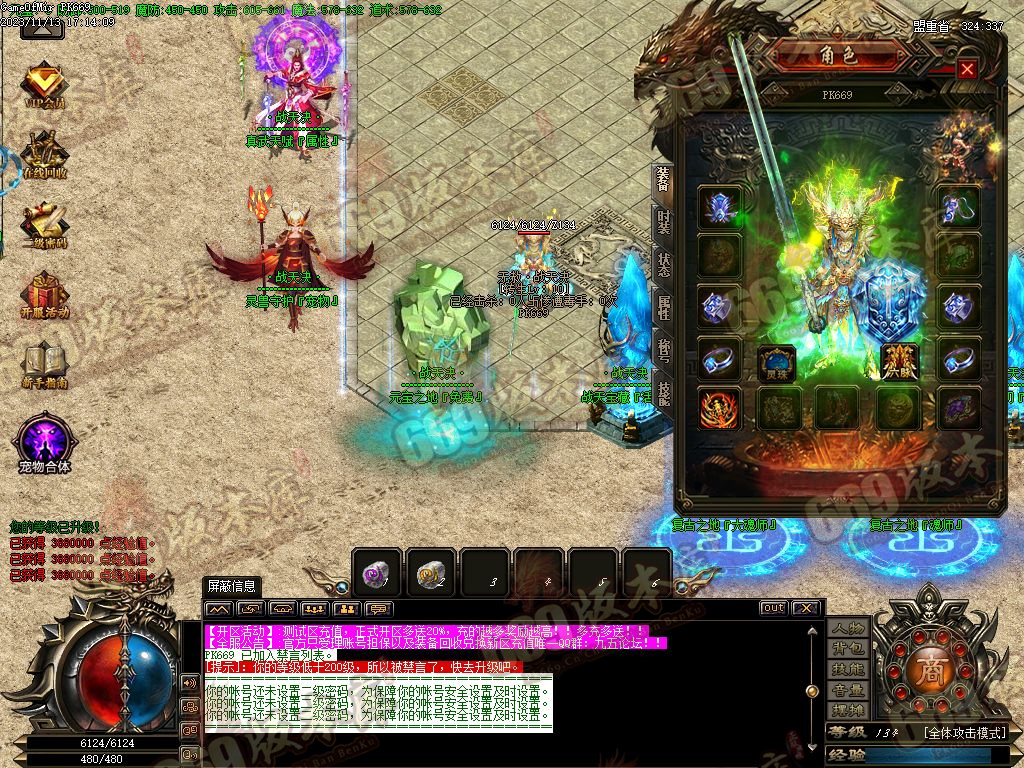The image size is (1024, 768).
Task: Open the 人物 character menu button
Action: point(848,628)
